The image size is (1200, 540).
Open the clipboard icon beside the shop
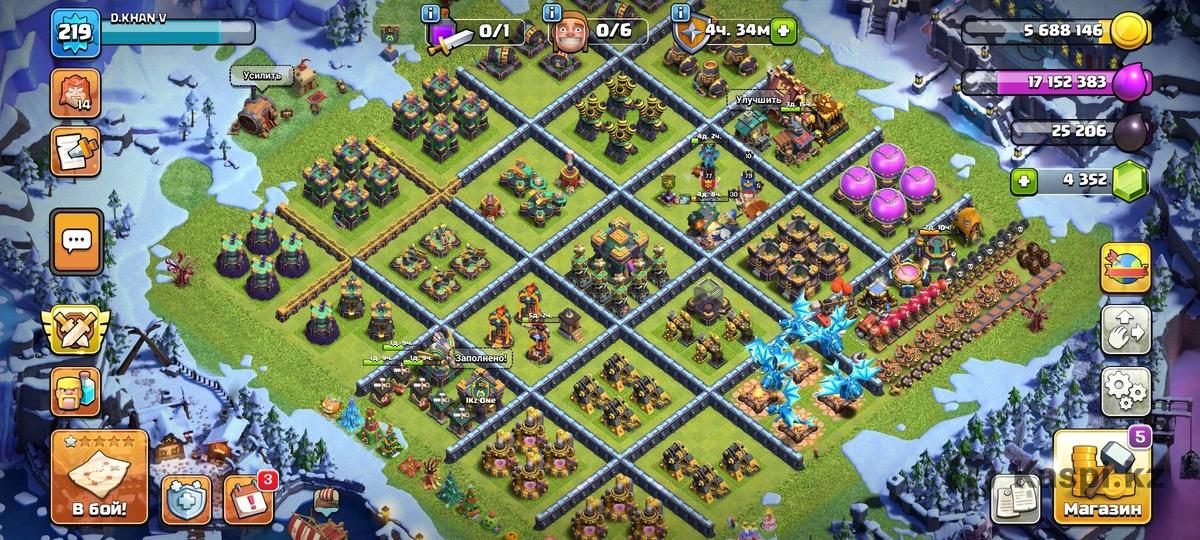click(x=1016, y=497)
